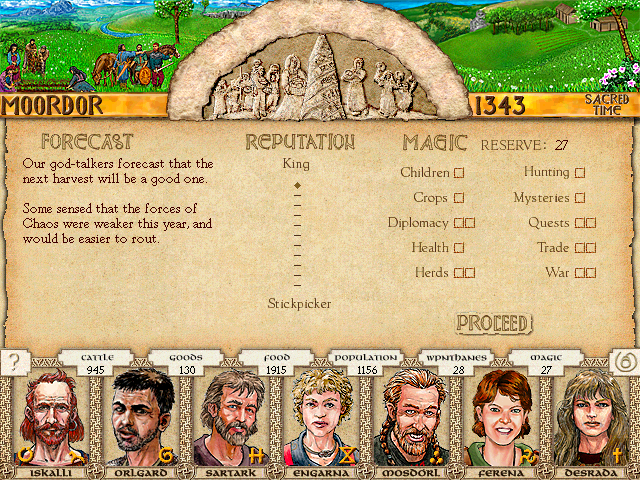Proceed to the next season

tap(493, 323)
